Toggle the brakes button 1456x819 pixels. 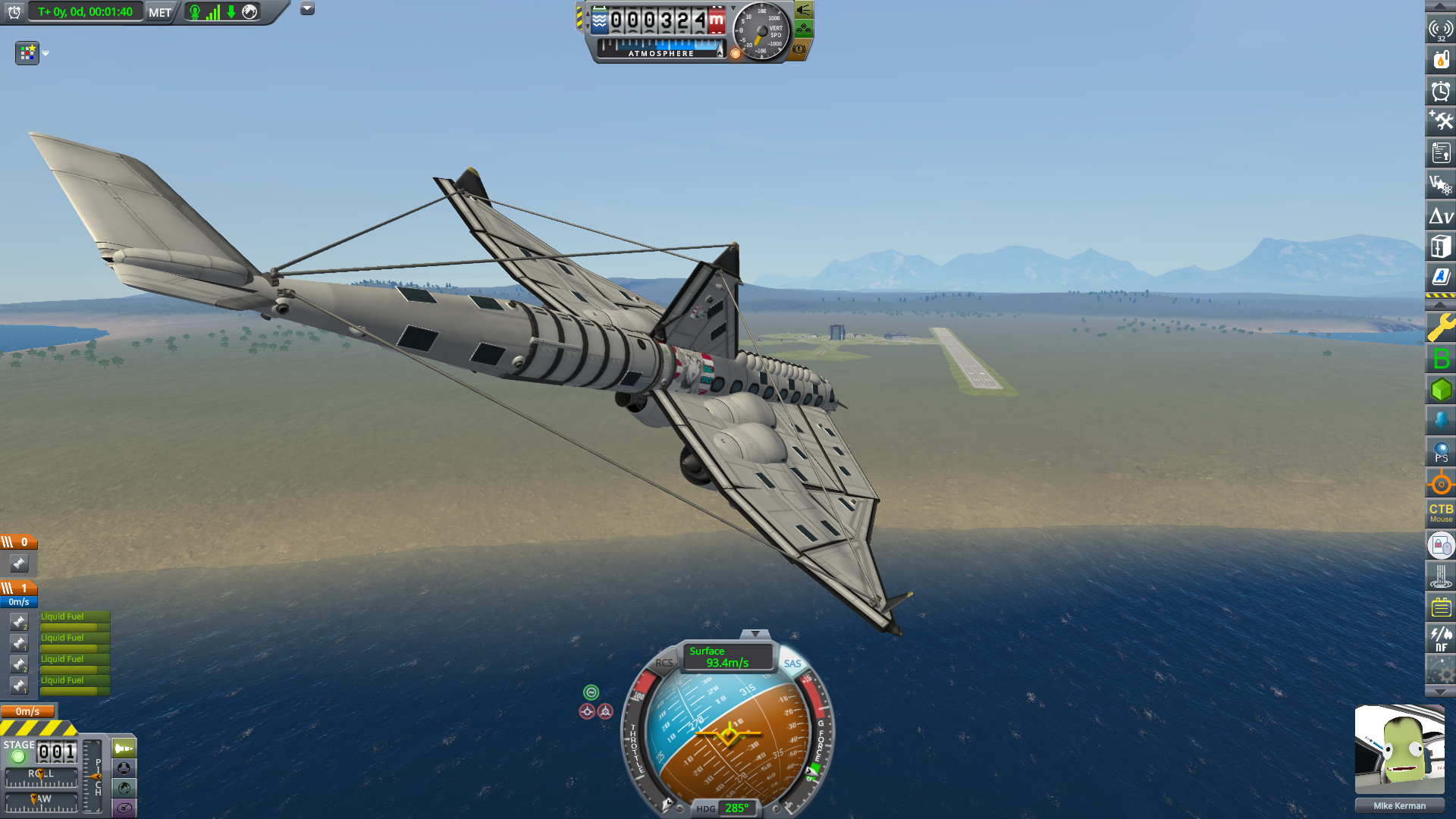tap(799, 49)
